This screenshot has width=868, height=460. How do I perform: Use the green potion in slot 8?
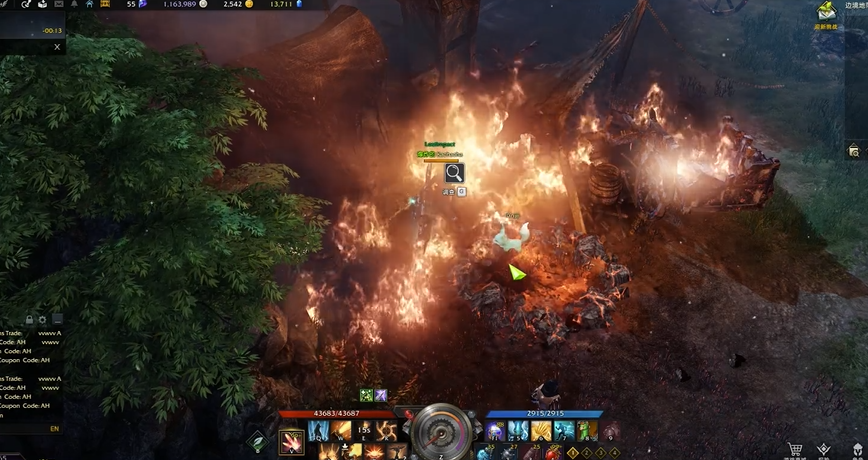tap(588, 431)
